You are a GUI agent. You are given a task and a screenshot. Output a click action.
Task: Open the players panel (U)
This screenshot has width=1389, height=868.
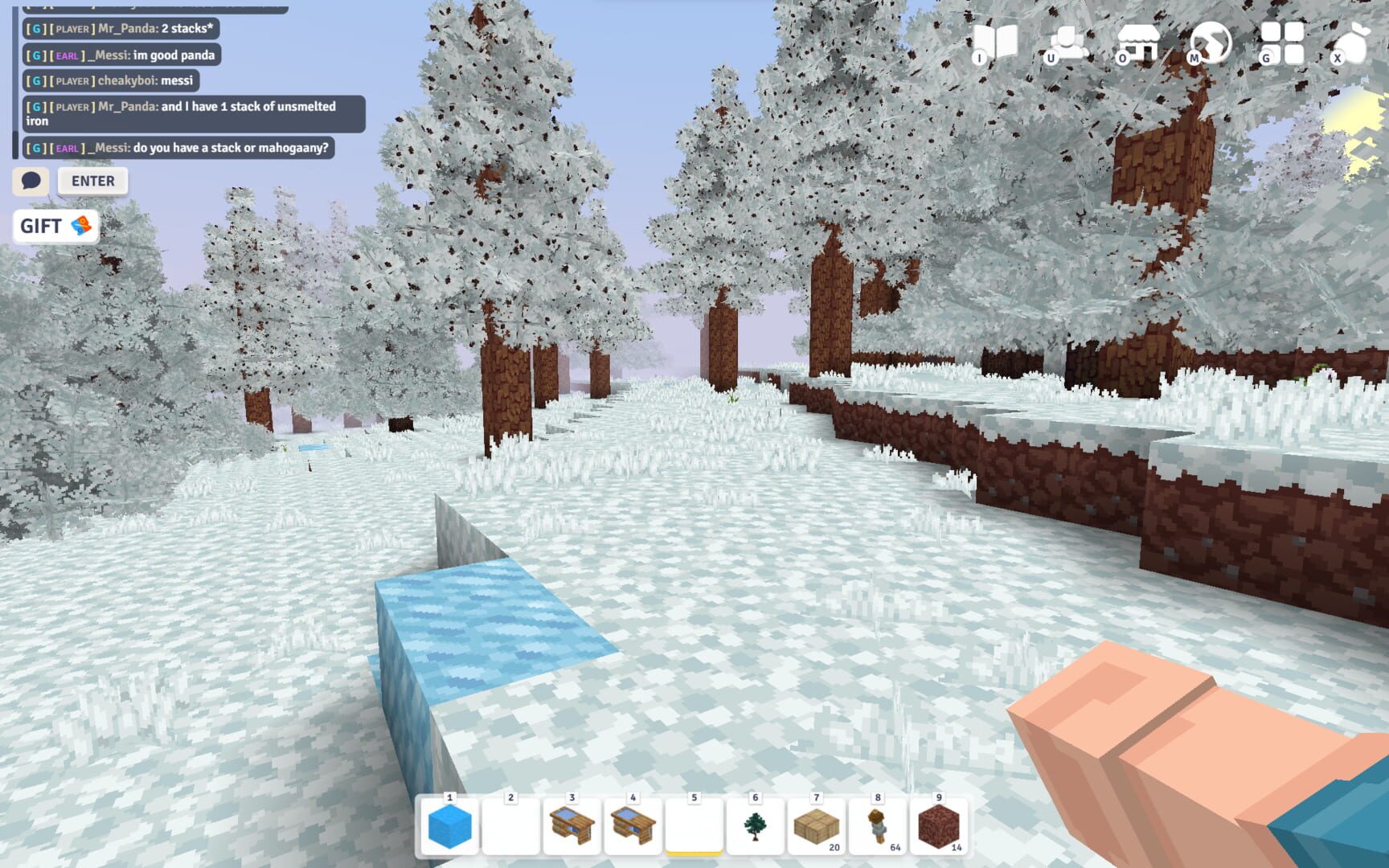click(x=1067, y=42)
